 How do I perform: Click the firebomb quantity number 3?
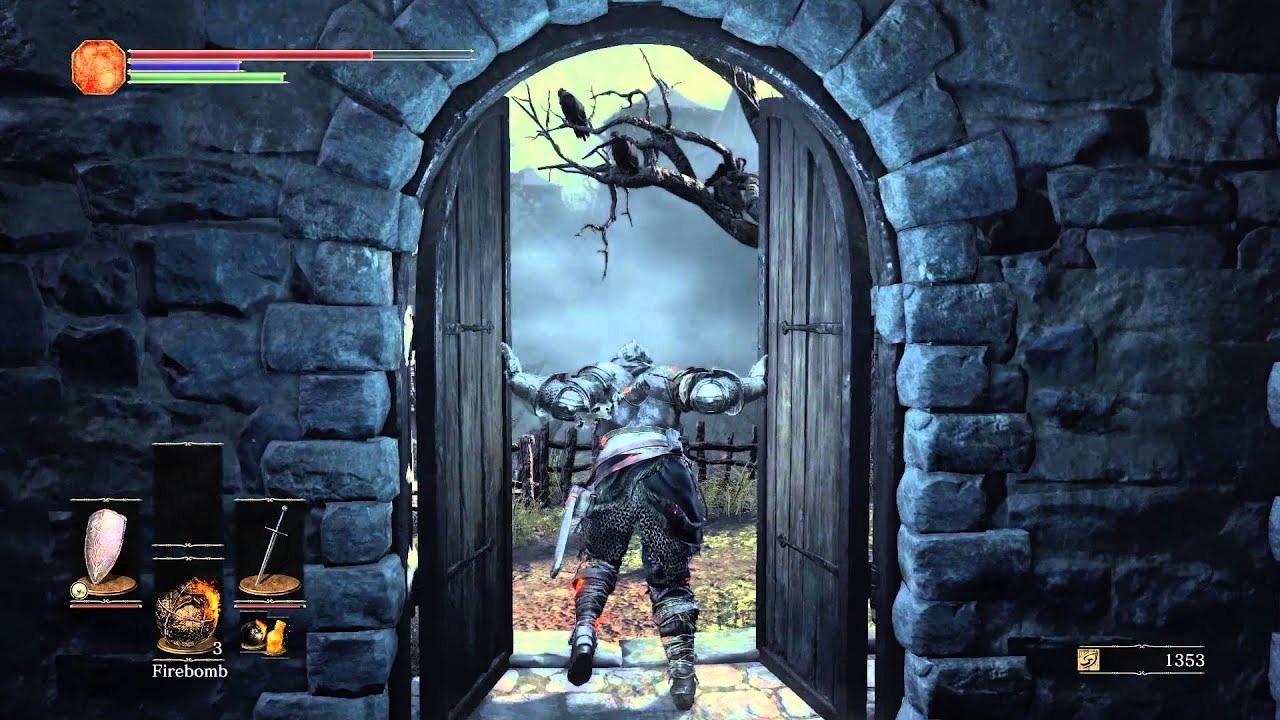pos(218,648)
